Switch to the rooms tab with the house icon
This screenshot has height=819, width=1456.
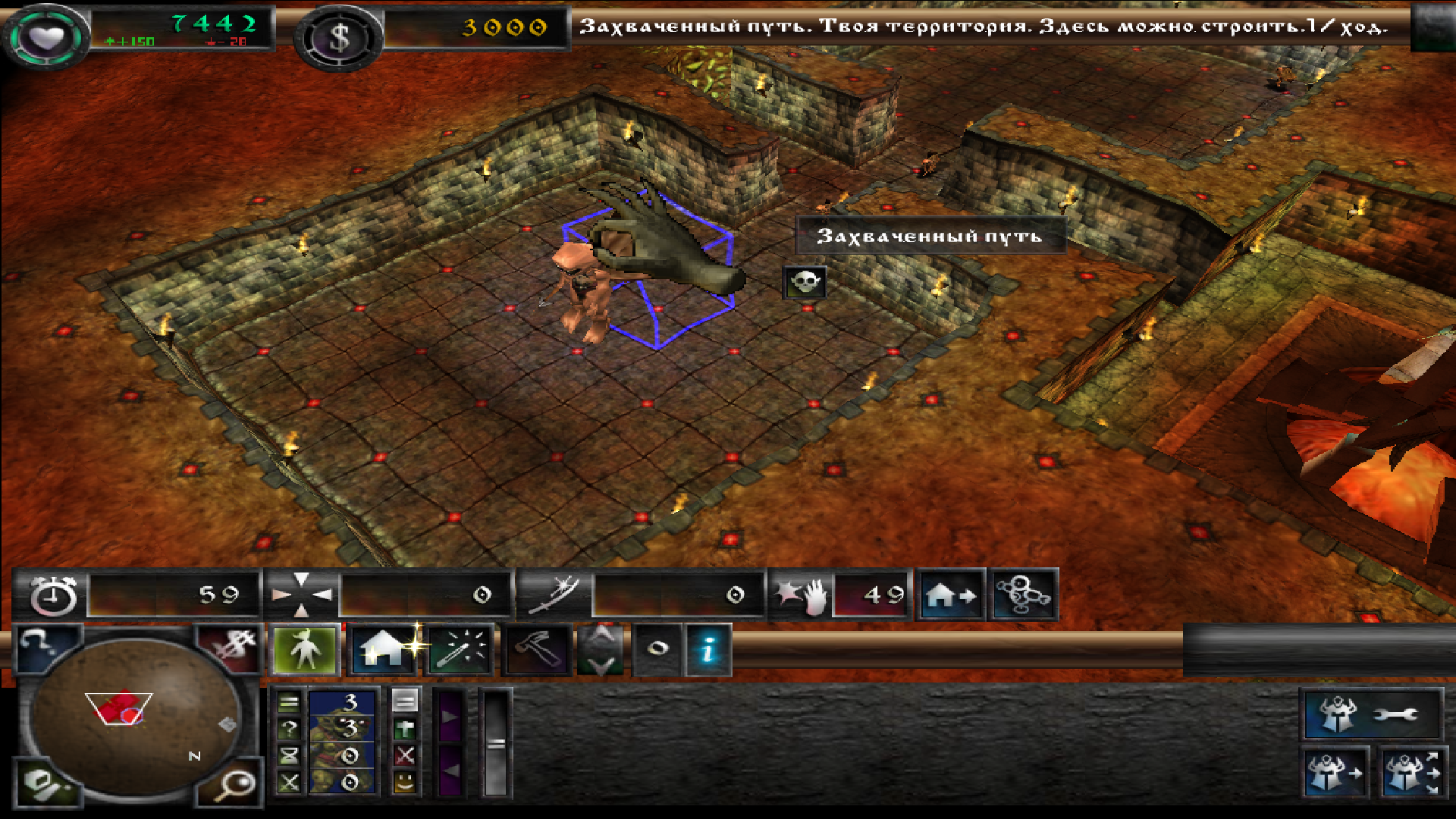(382, 650)
